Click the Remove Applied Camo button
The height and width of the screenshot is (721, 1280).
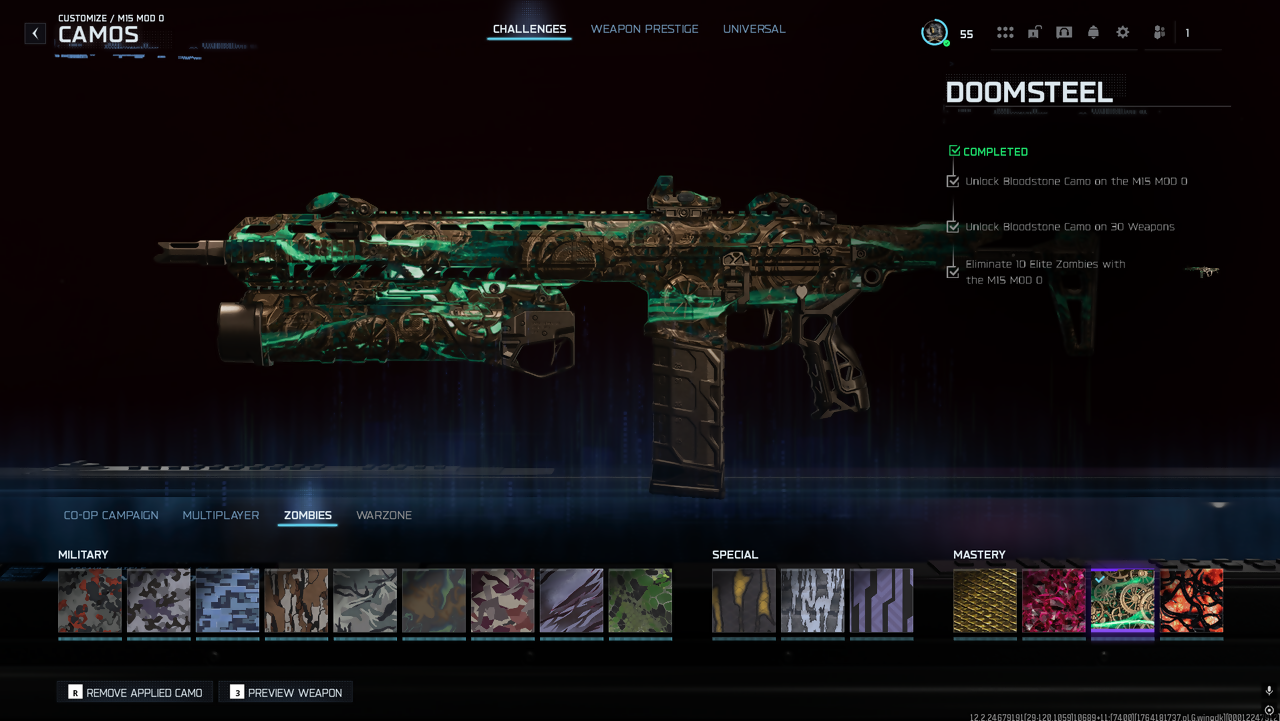point(135,692)
